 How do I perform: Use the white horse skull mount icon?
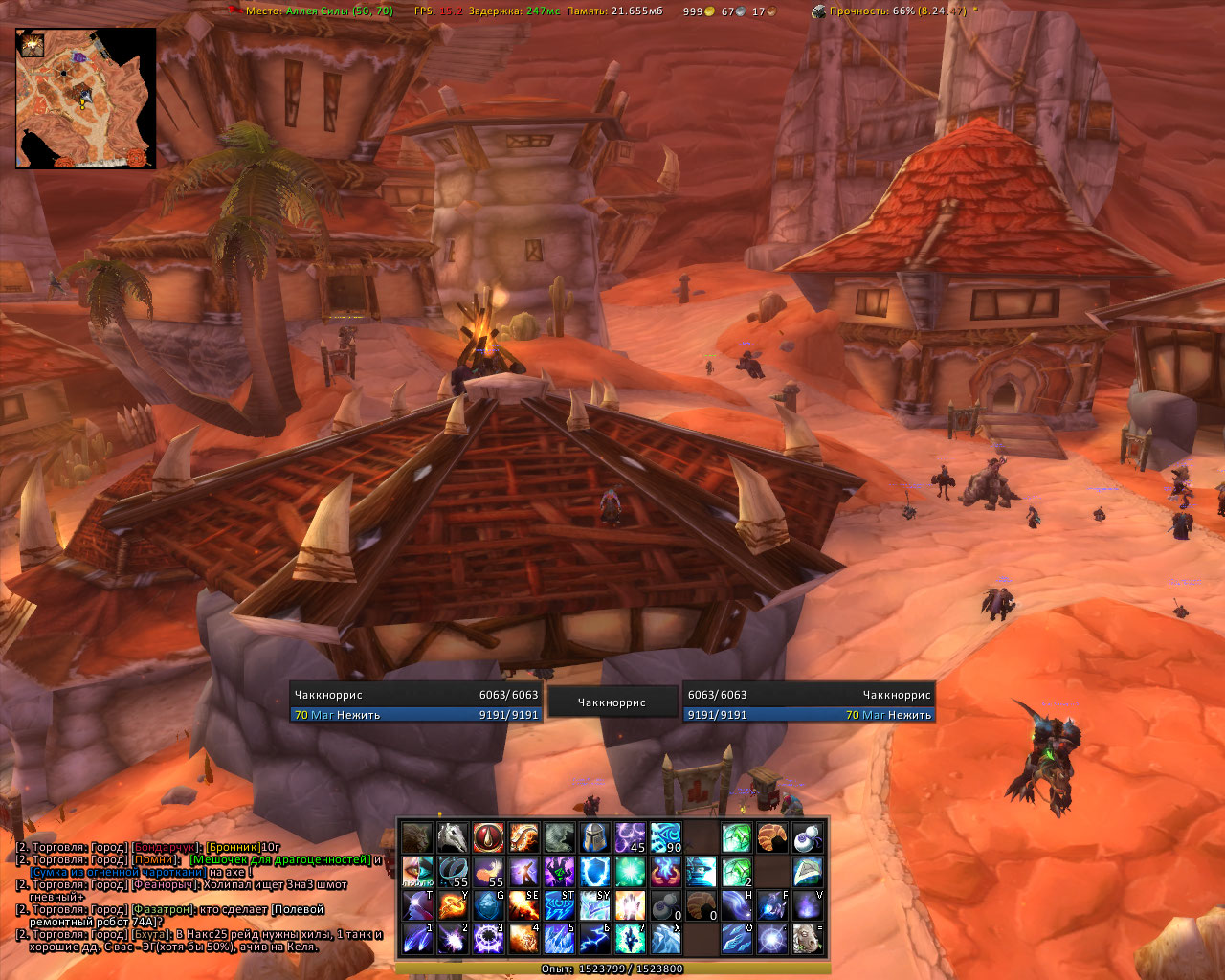point(452,837)
